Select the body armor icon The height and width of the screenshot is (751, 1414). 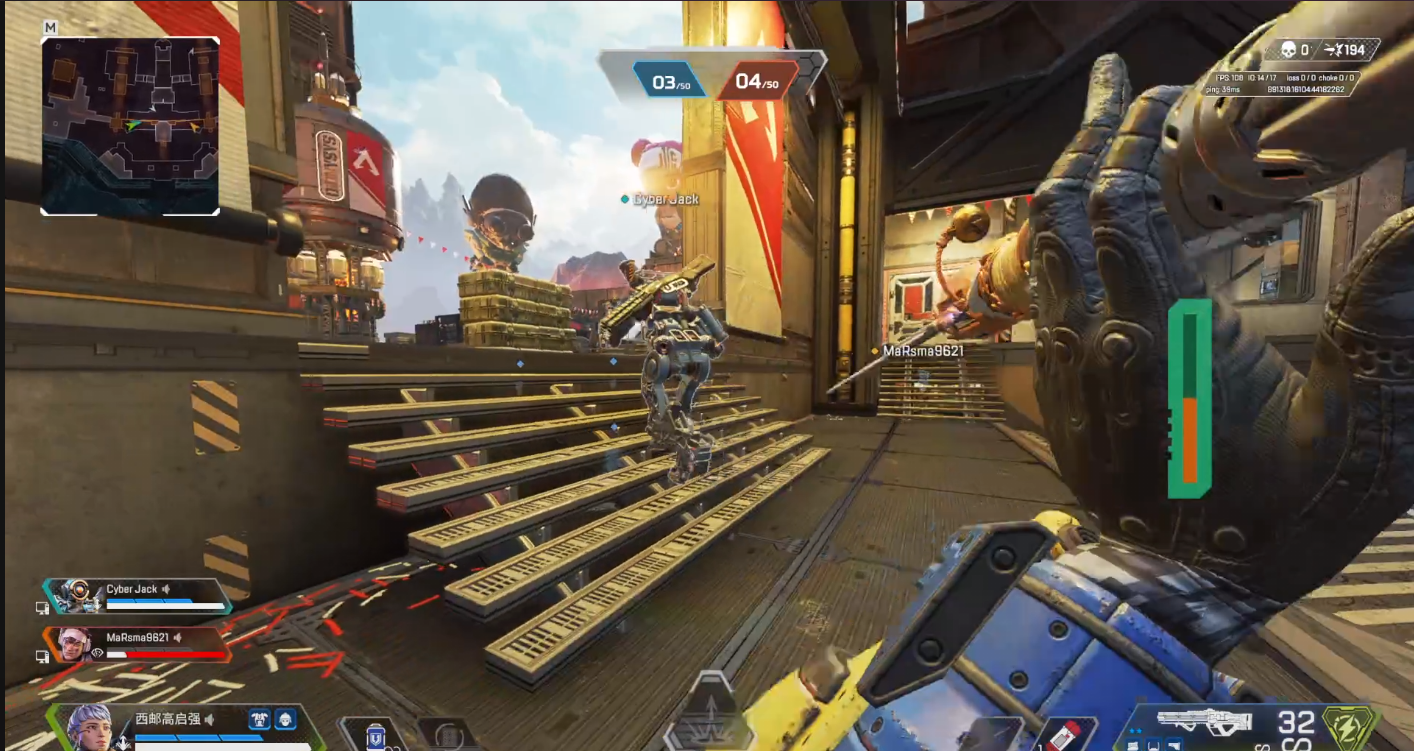[x=260, y=718]
